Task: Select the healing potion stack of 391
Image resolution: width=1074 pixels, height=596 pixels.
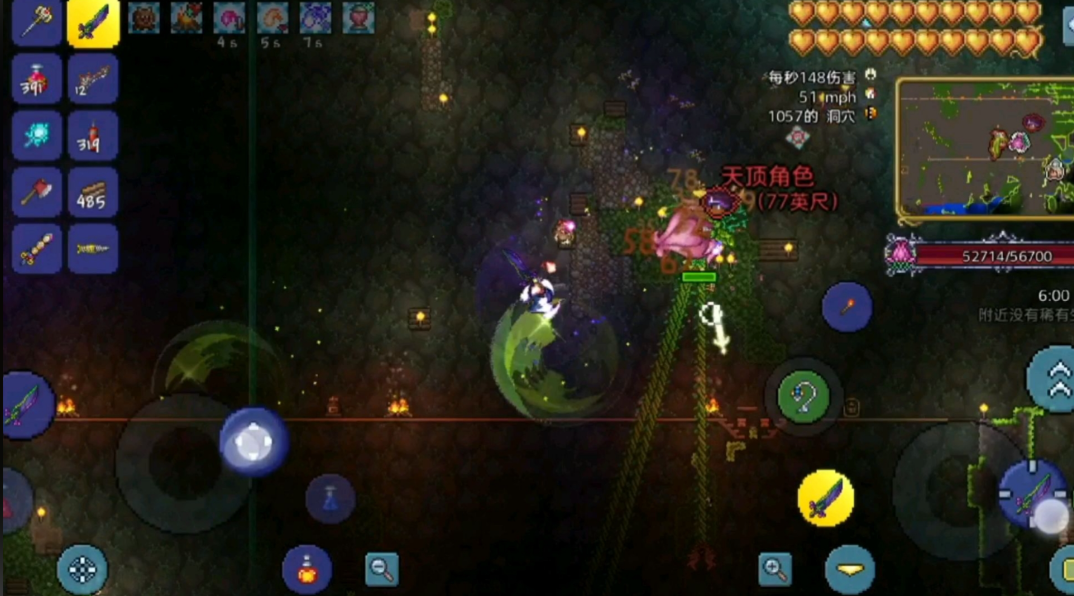Action: [37, 79]
